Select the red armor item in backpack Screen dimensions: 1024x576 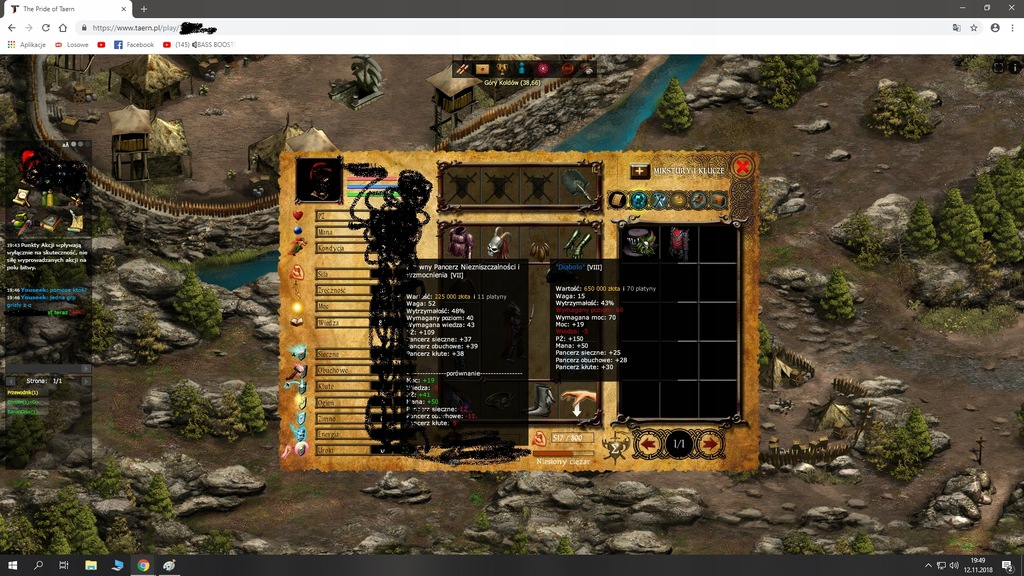(679, 244)
